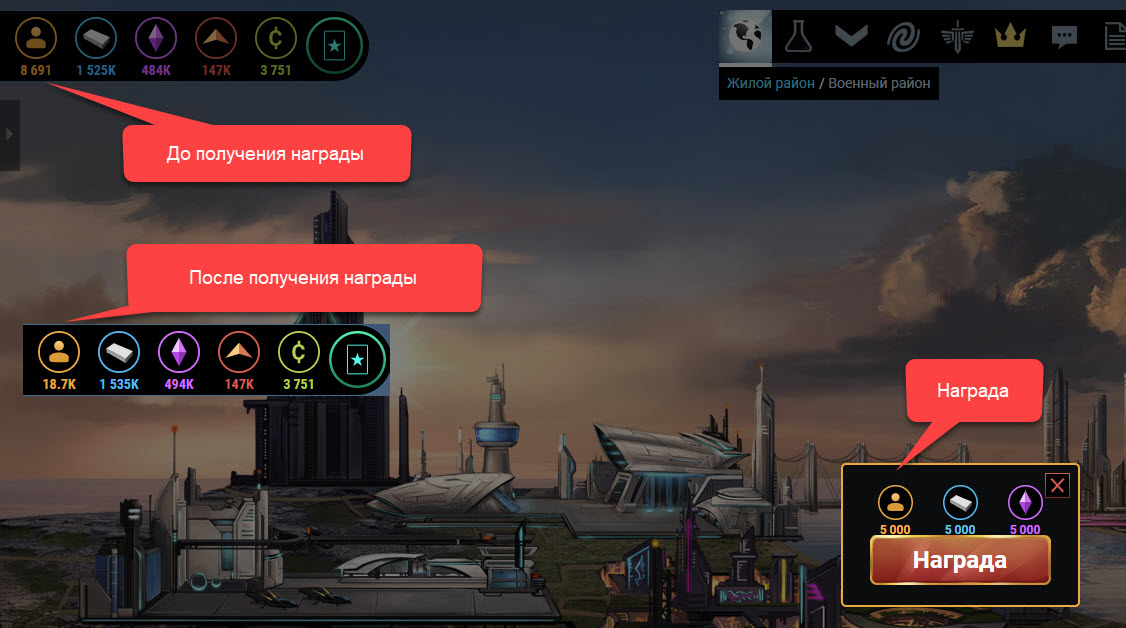
Task: Switch to Жилой район
Action: 770,83
